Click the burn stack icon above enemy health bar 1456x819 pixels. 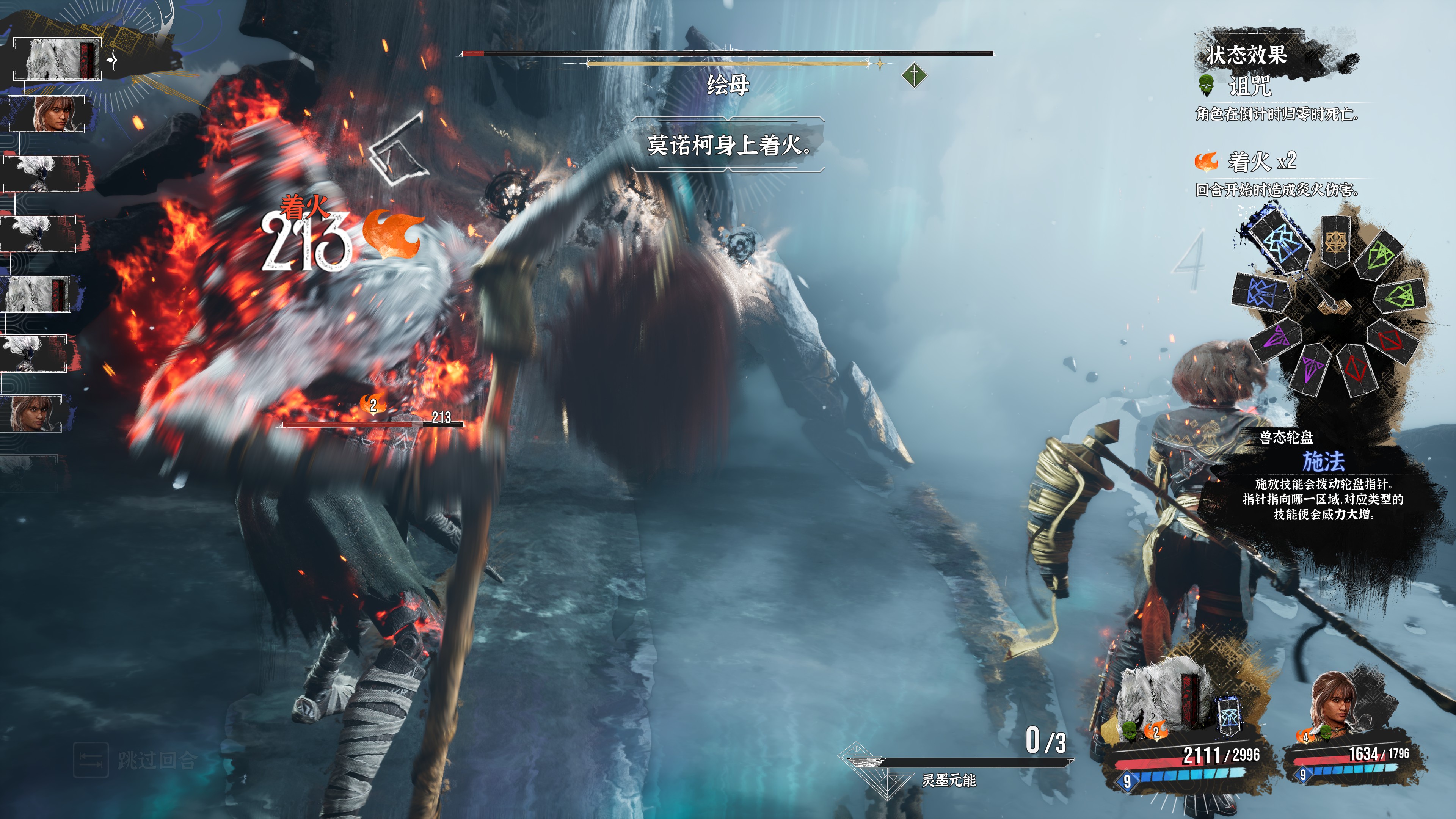(373, 404)
